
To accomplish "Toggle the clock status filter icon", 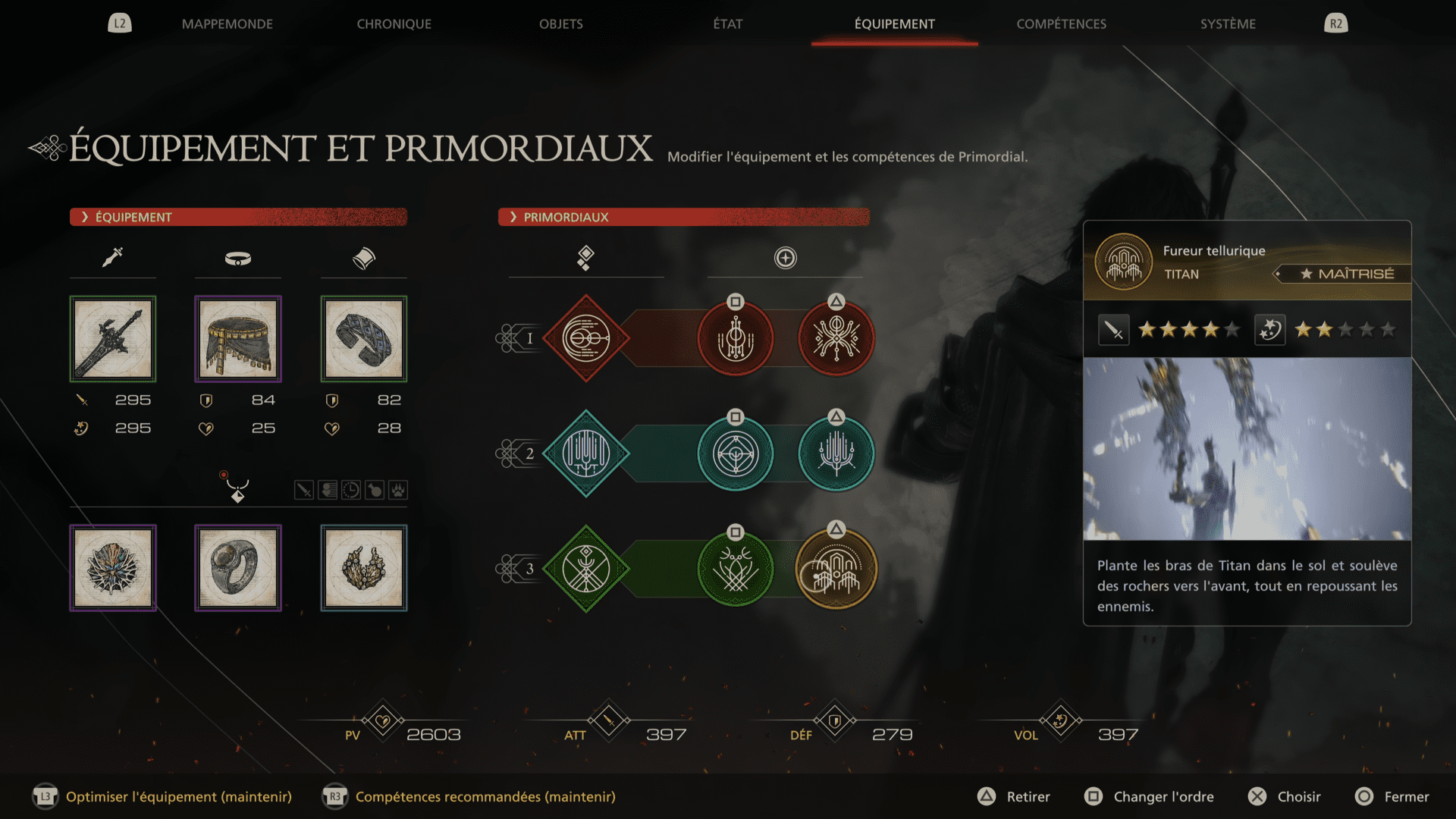I will click(350, 489).
